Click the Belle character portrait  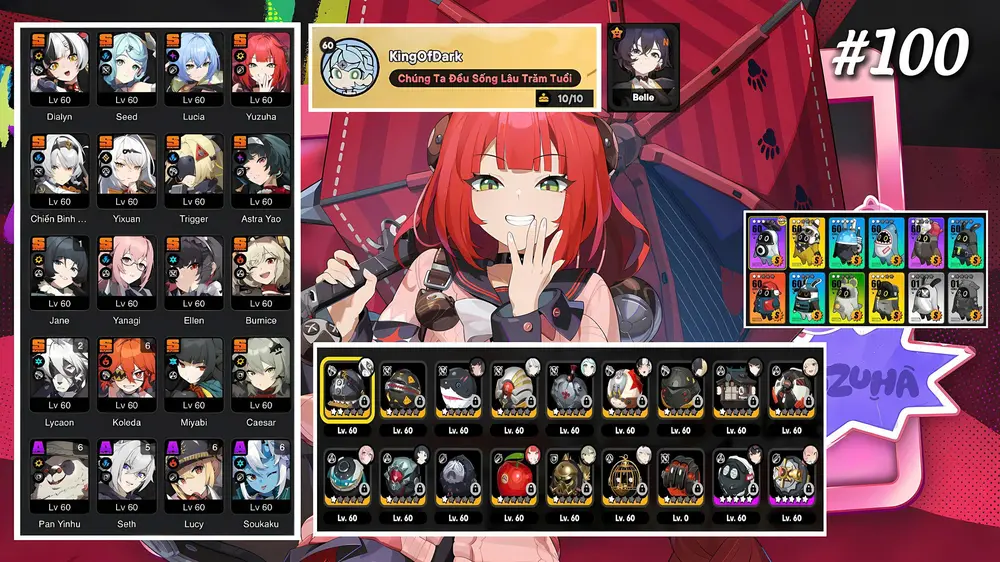coord(643,65)
